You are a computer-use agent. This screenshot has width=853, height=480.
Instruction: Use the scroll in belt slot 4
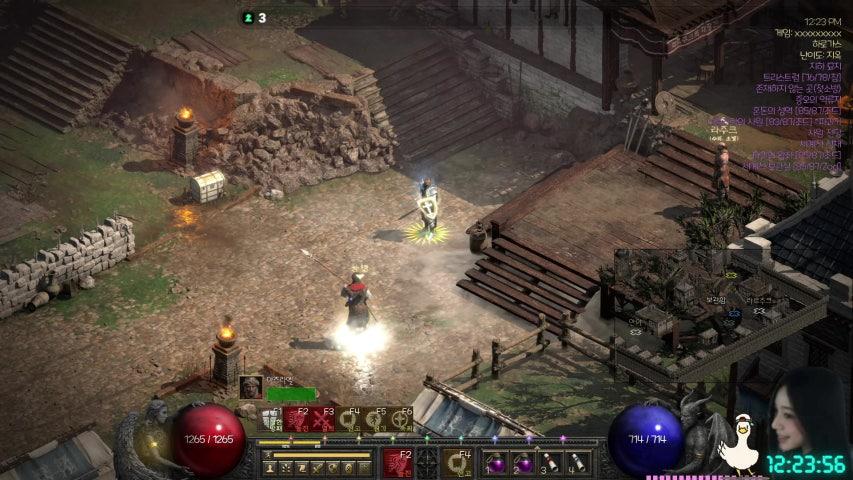pos(577,464)
